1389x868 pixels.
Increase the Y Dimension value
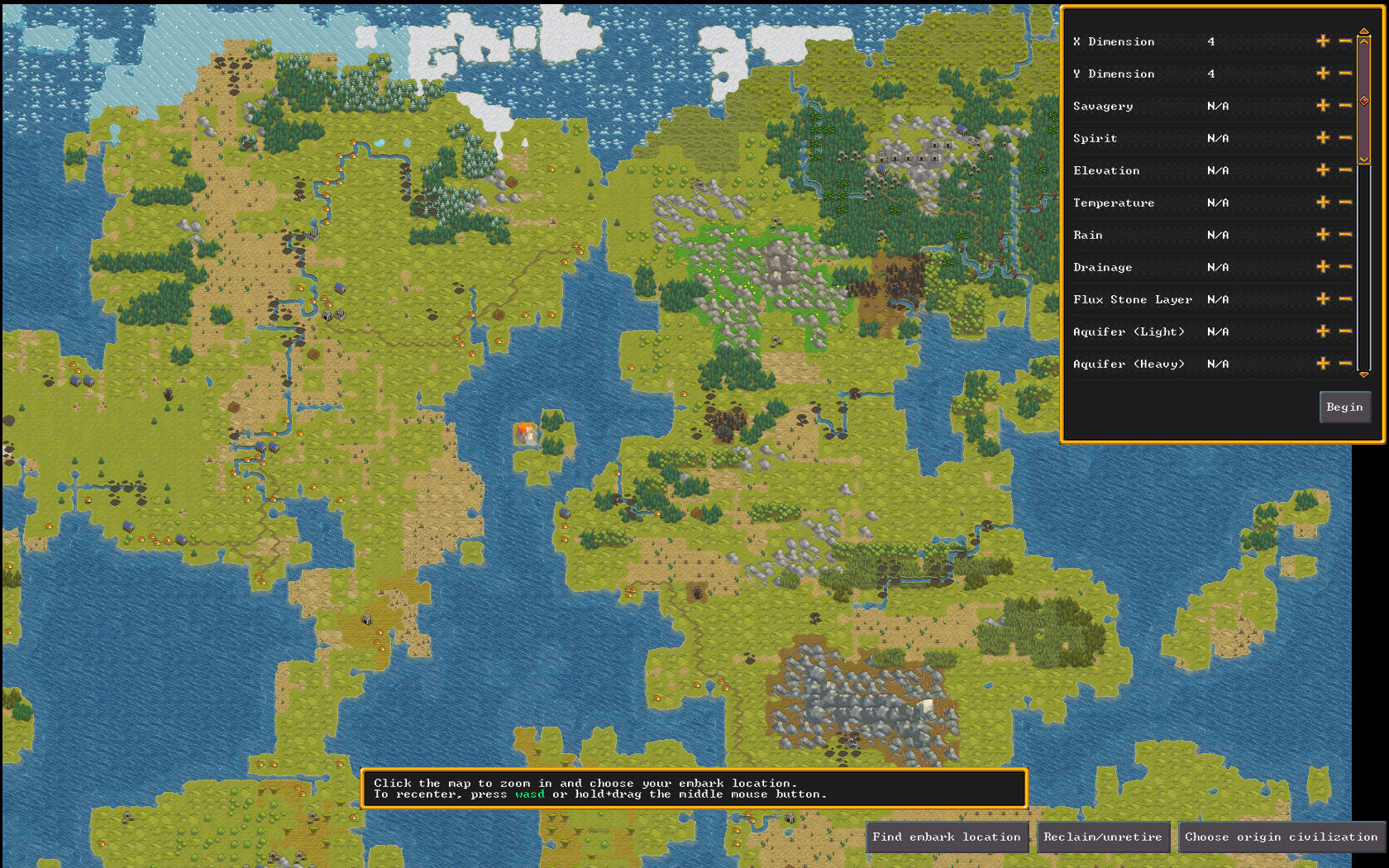[x=1323, y=74]
